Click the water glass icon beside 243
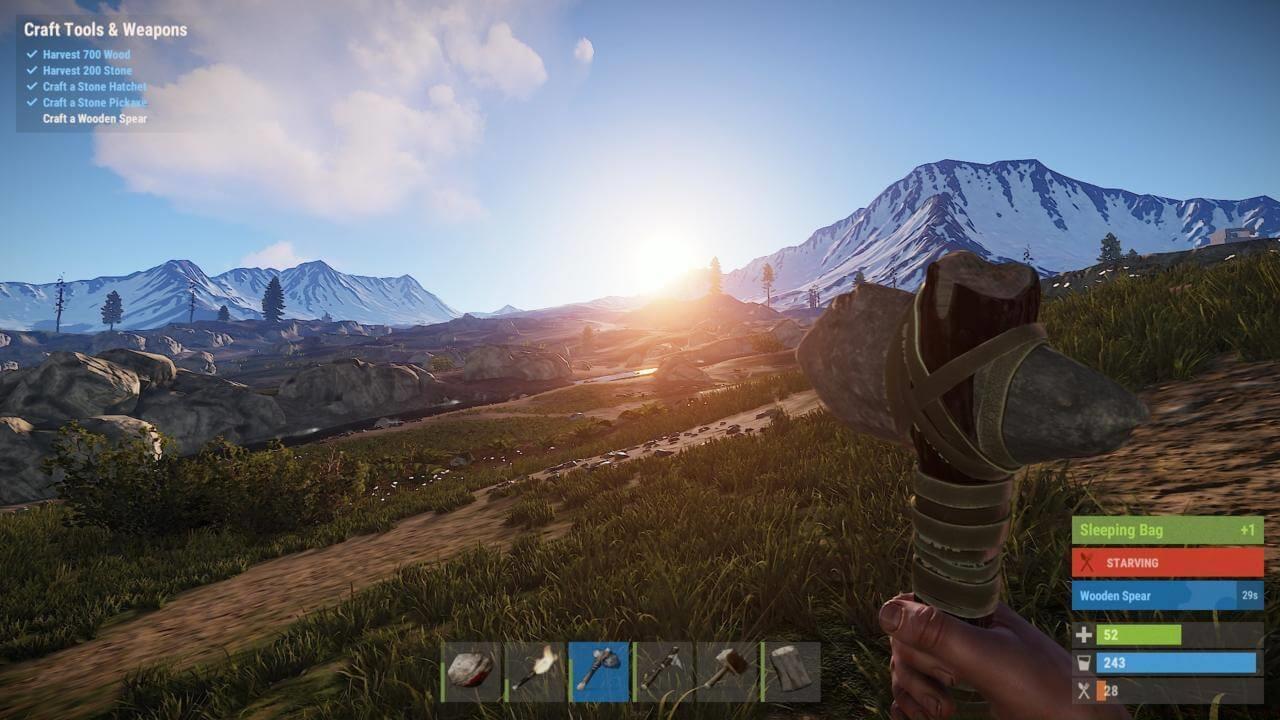 coord(1084,662)
